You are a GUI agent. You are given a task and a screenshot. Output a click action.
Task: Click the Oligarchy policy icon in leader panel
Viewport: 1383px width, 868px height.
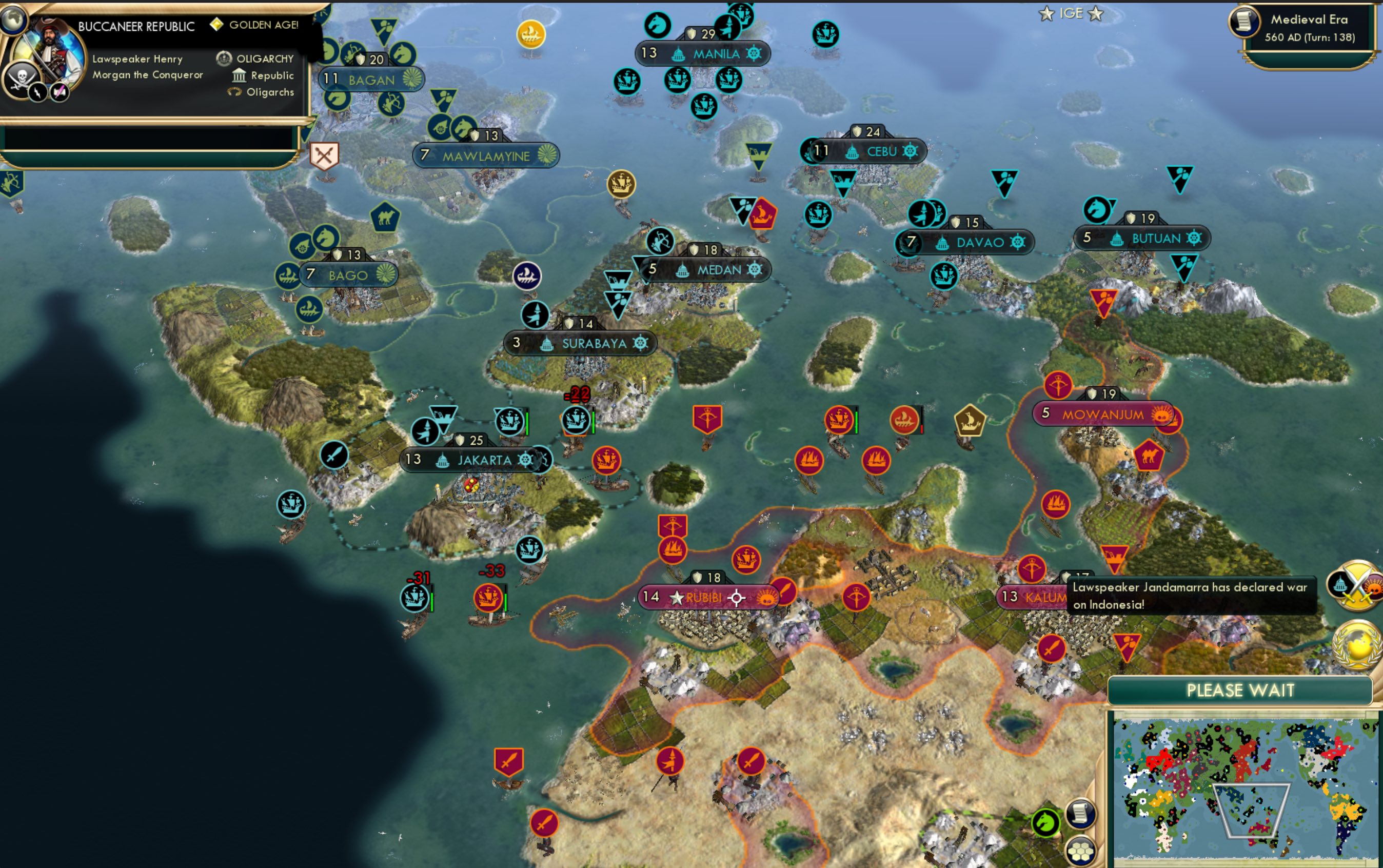224,57
